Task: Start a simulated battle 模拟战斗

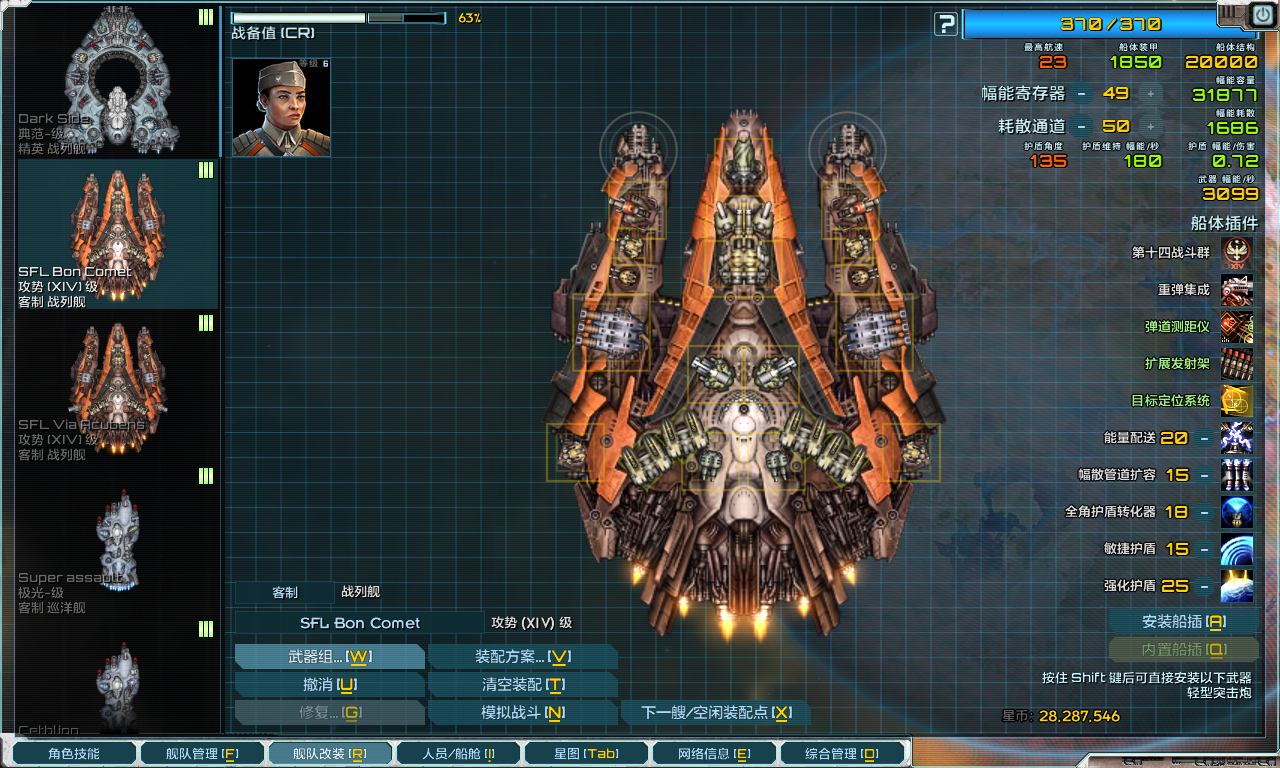Action: click(522, 713)
